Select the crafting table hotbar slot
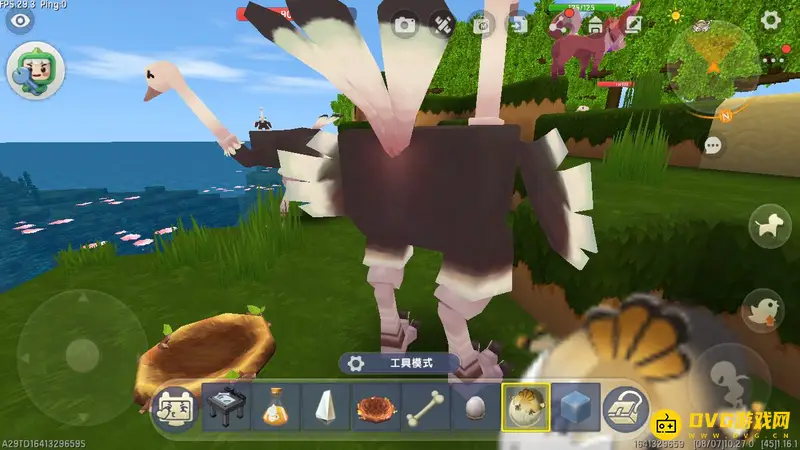This screenshot has height=450, width=800. (x=226, y=407)
